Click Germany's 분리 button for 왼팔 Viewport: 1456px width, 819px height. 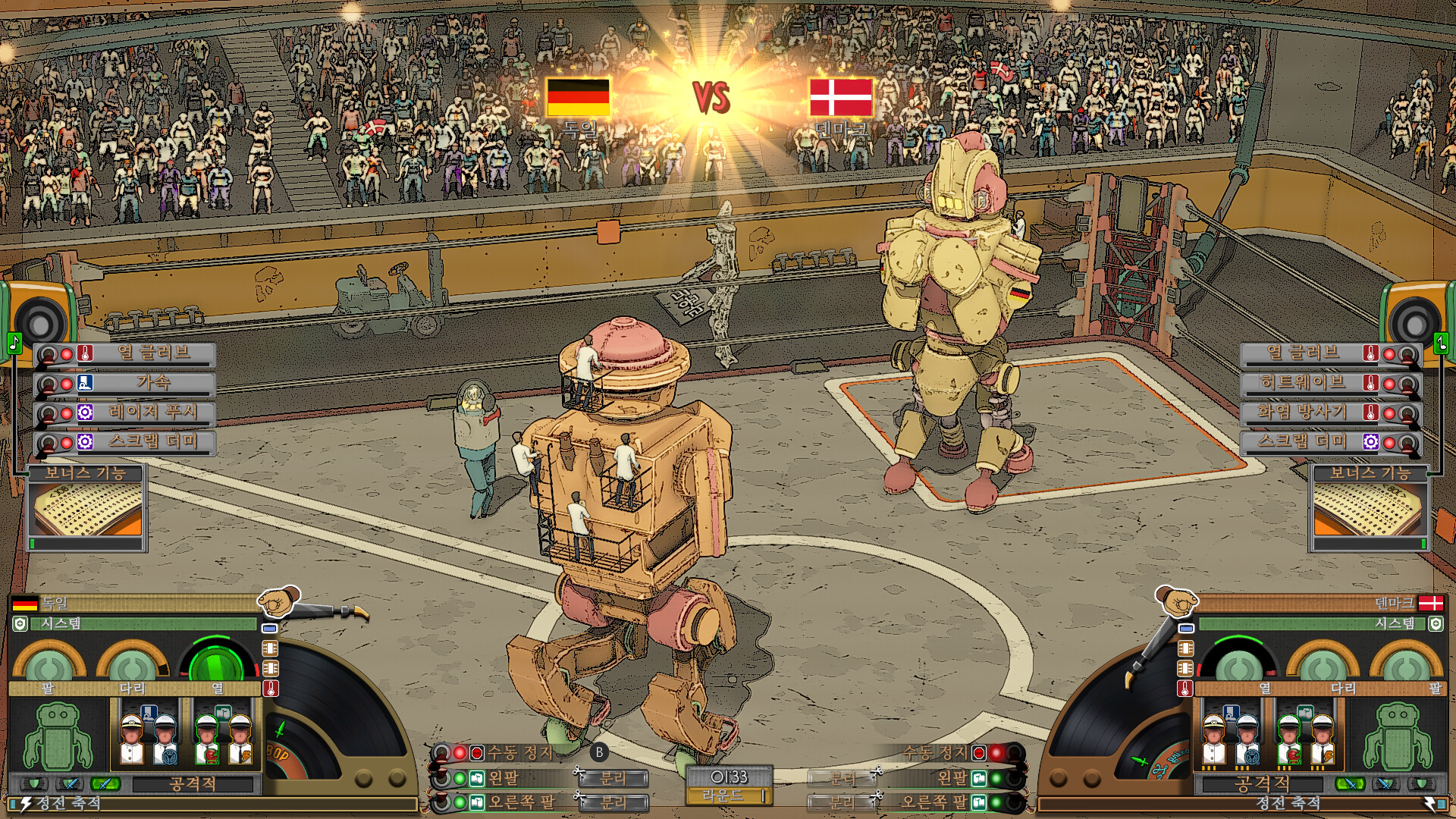613,778
